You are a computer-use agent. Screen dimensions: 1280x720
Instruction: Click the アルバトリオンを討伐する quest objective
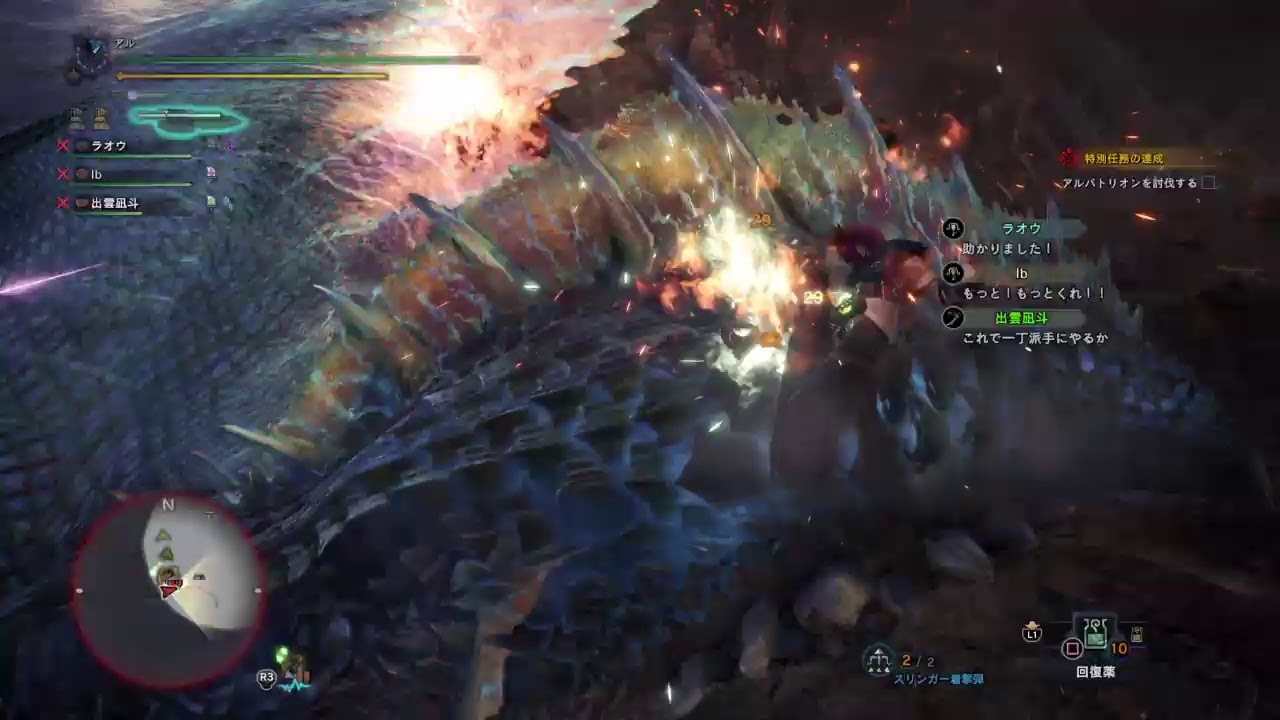pyautogui.click(x=1130, y=183)
